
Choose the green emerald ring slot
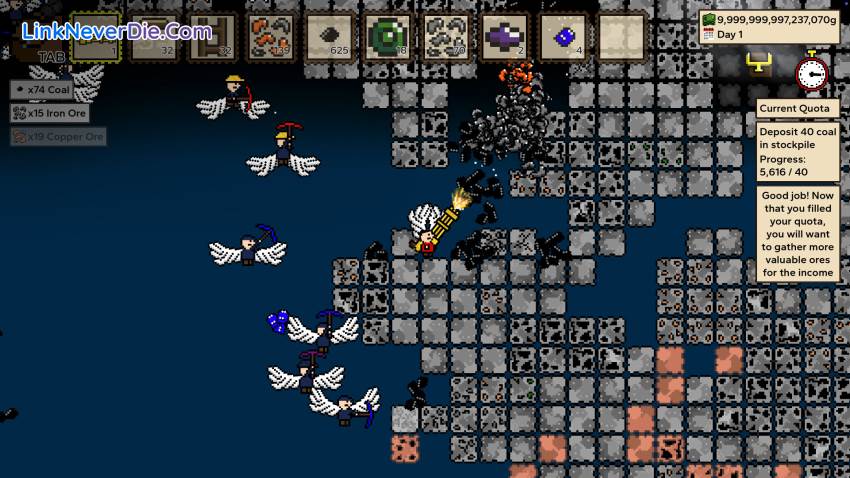click(387, 37)
